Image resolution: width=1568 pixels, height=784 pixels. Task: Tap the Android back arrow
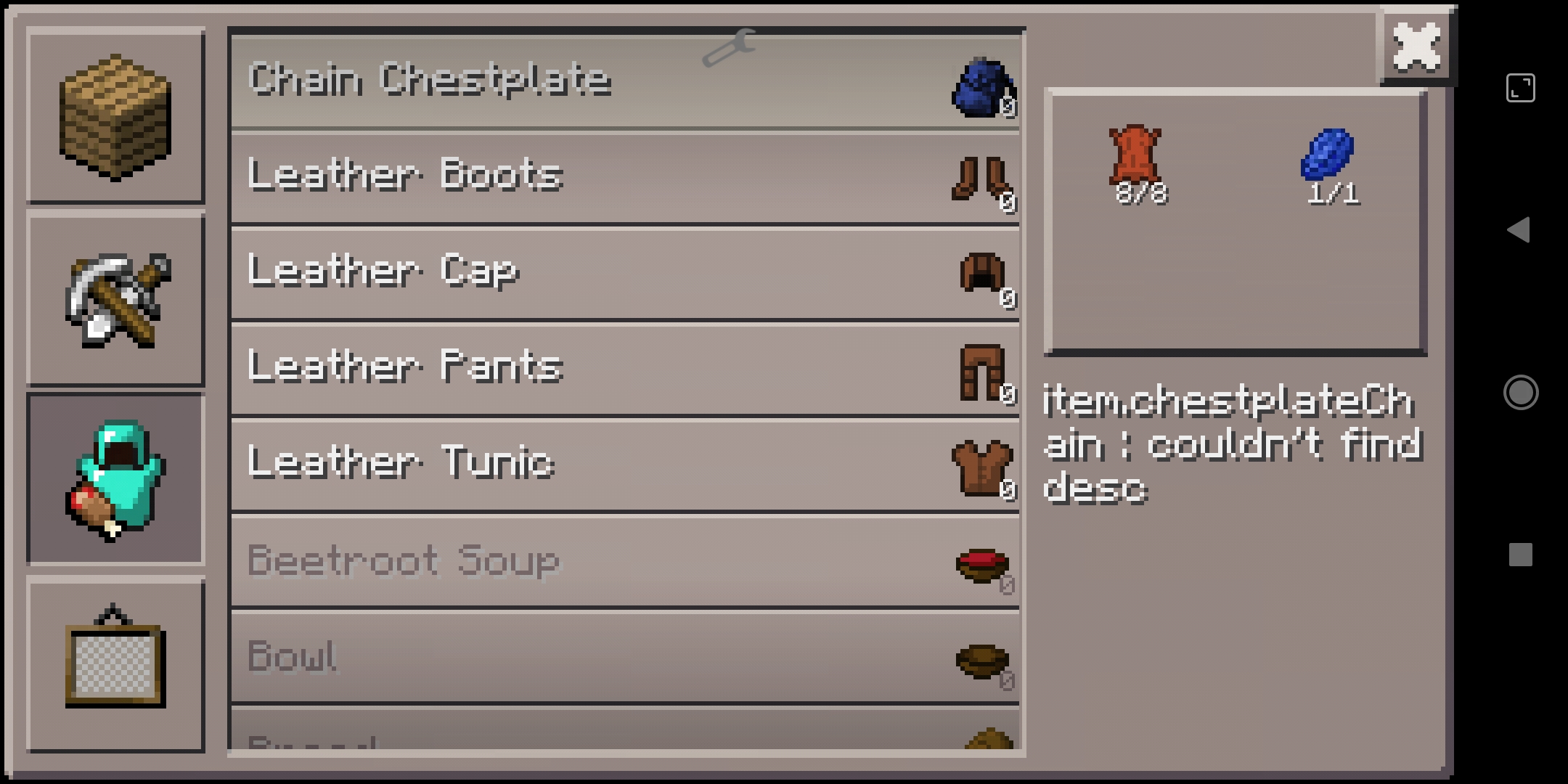pyautogui.click(x=1519, y=230)
